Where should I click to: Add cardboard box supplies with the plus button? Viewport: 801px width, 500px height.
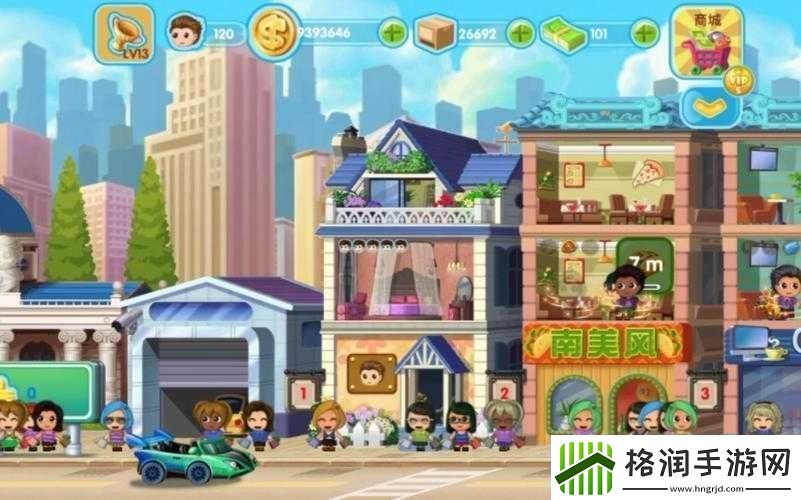point(520,33)
